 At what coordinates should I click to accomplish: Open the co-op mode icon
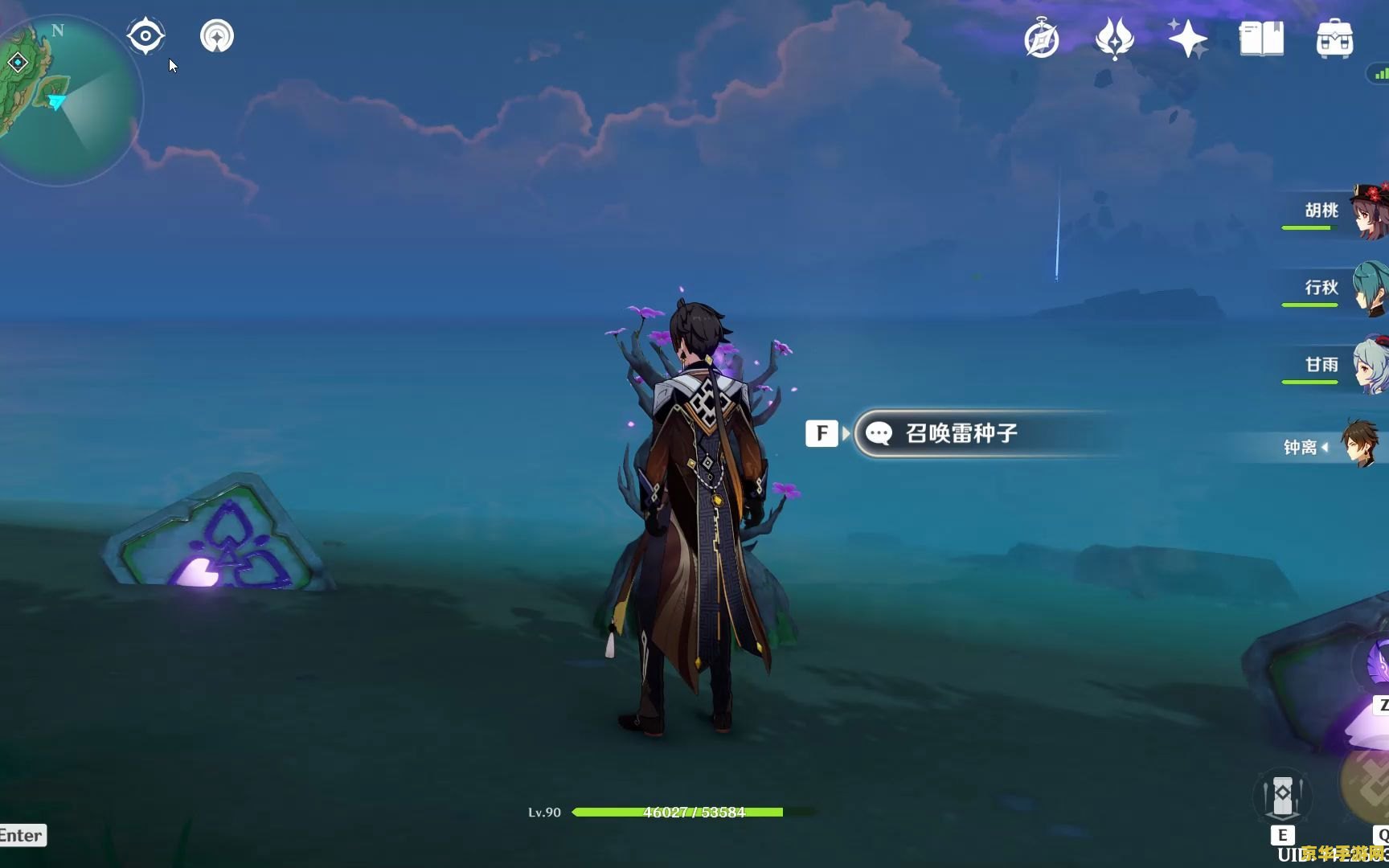[216, 36]
